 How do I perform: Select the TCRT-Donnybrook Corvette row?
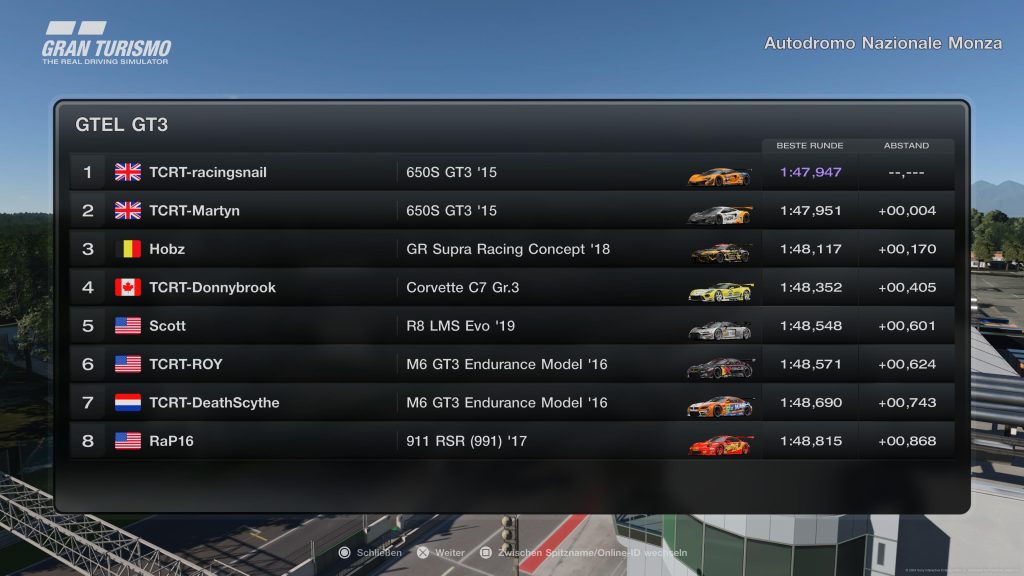click(510, 288)
